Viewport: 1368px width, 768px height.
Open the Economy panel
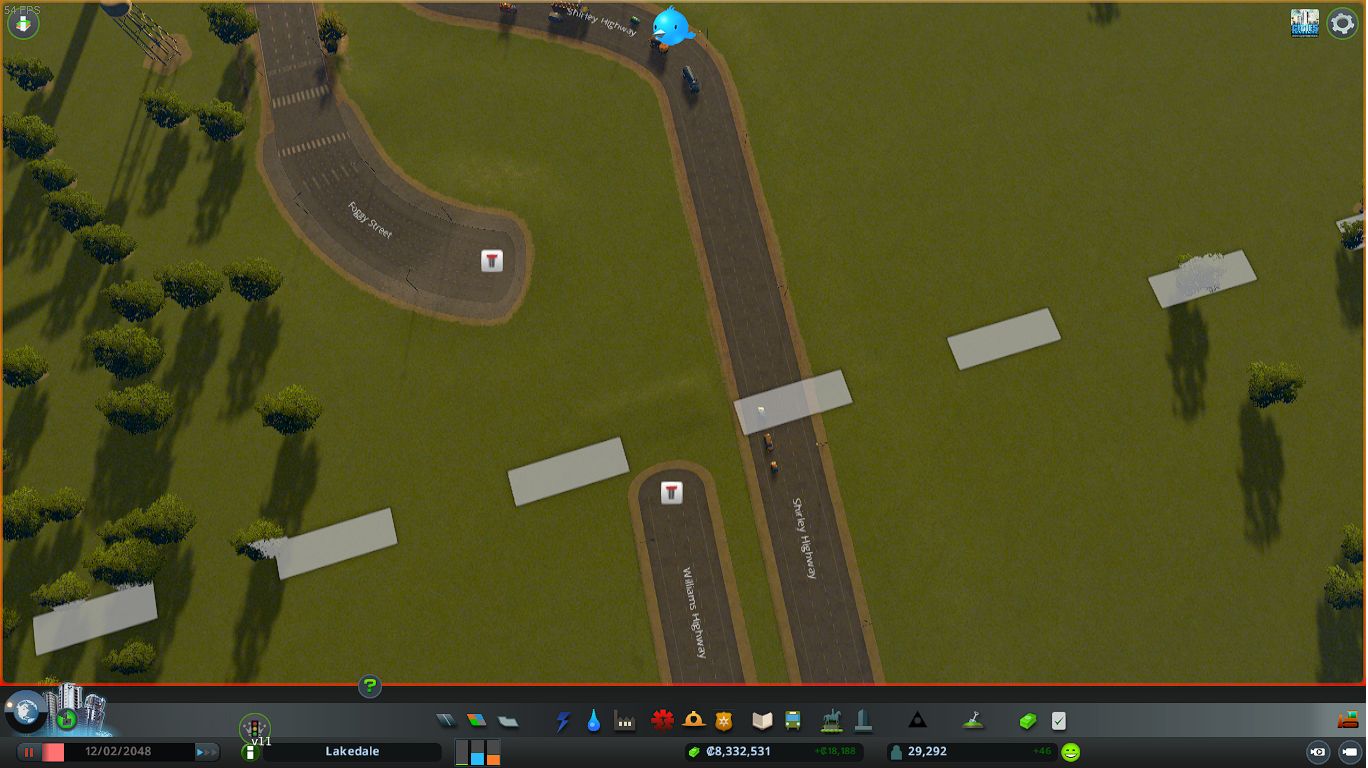coord(1026,720)
